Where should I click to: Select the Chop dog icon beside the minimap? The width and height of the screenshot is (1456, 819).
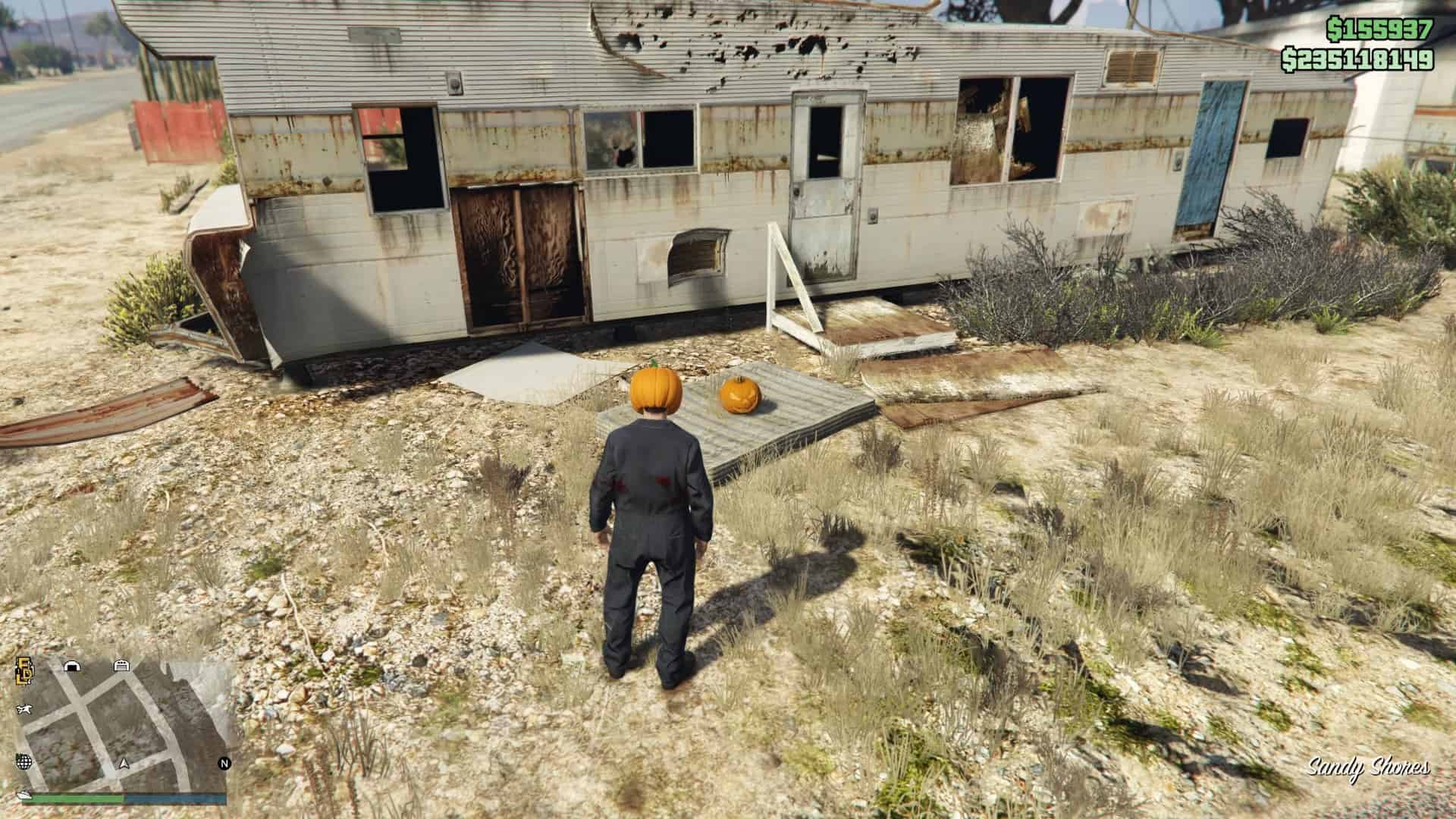point(25,709)
